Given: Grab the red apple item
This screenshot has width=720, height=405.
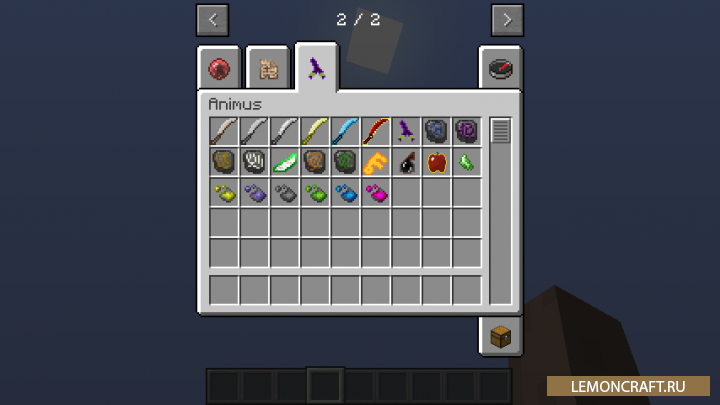Looking at the screenshot, I should pyautogui.click(x=436, y=162).
